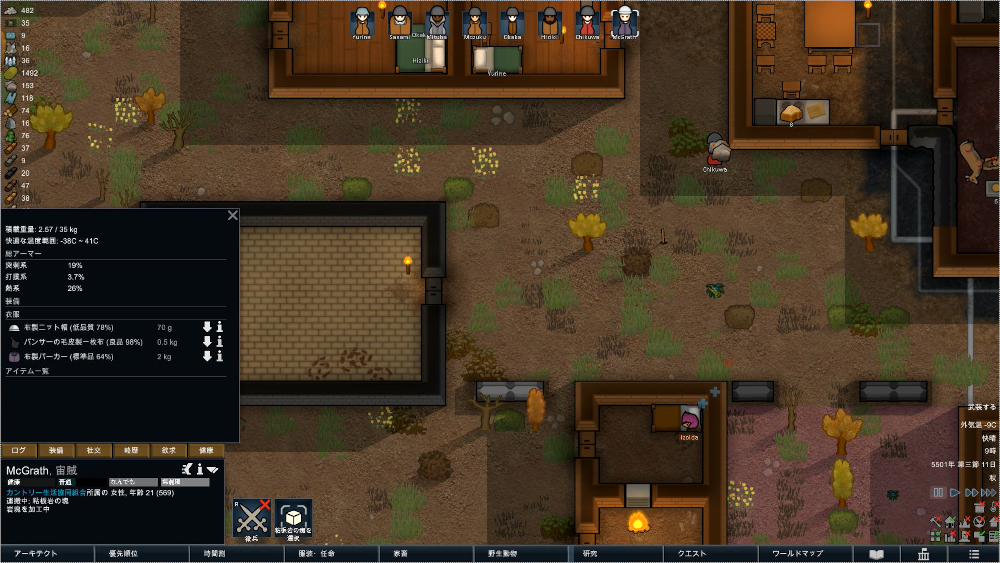Show info for the 布製ニット帽

coord(220,327)
